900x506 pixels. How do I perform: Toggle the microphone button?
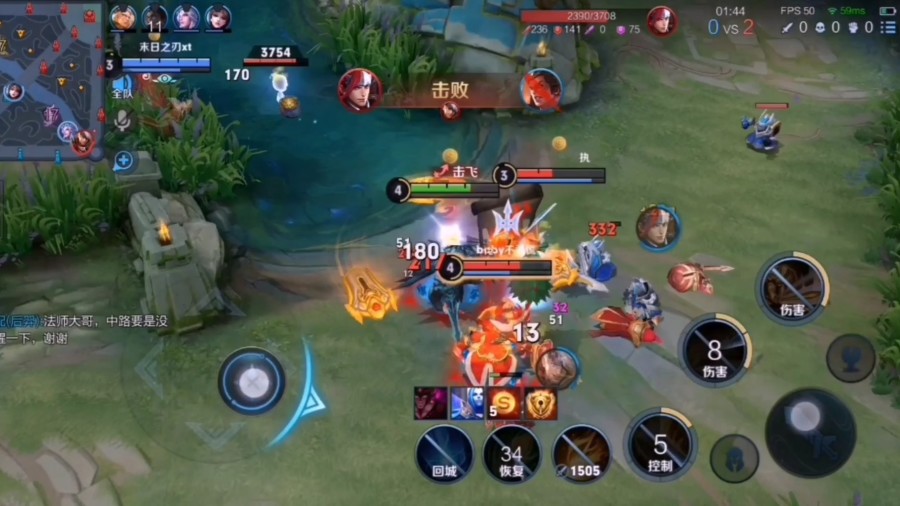point(122,121)
